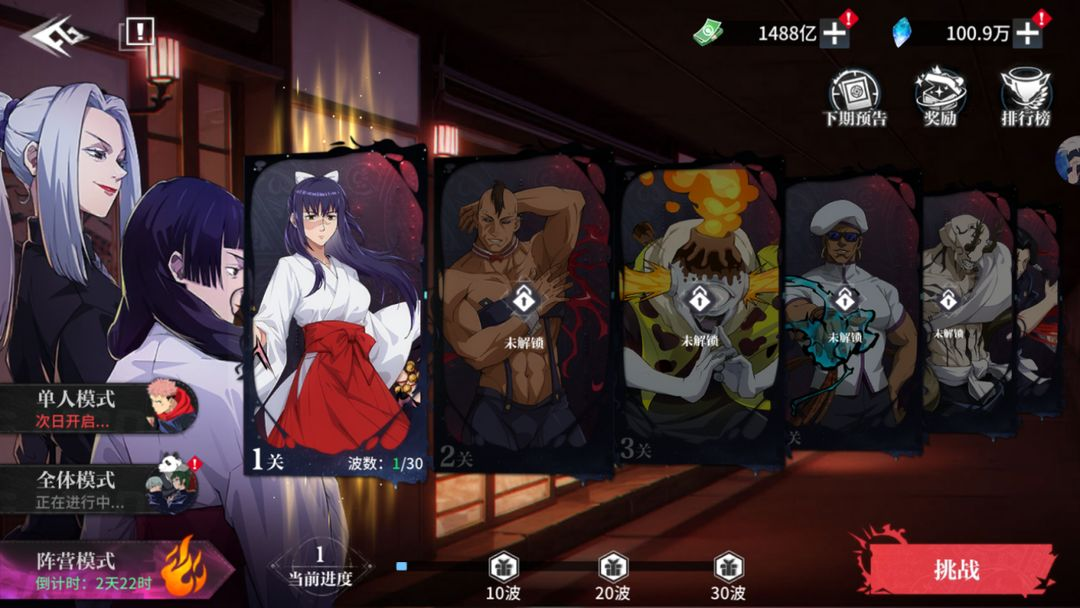Tap the red 挑战 challenge button
The width and height of the screenshot is (1080, 608).
955,570
